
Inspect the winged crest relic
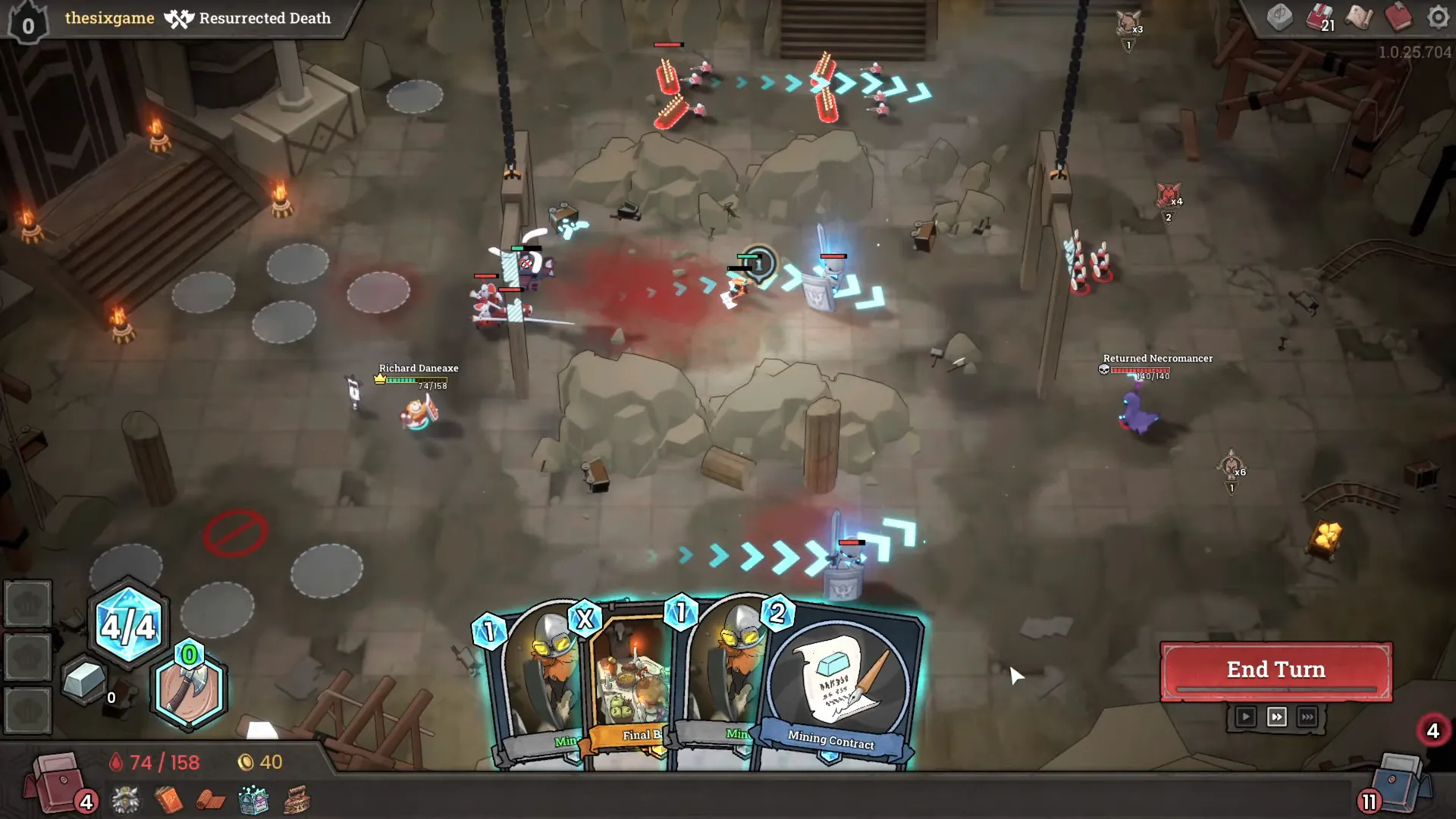(125, 800)
